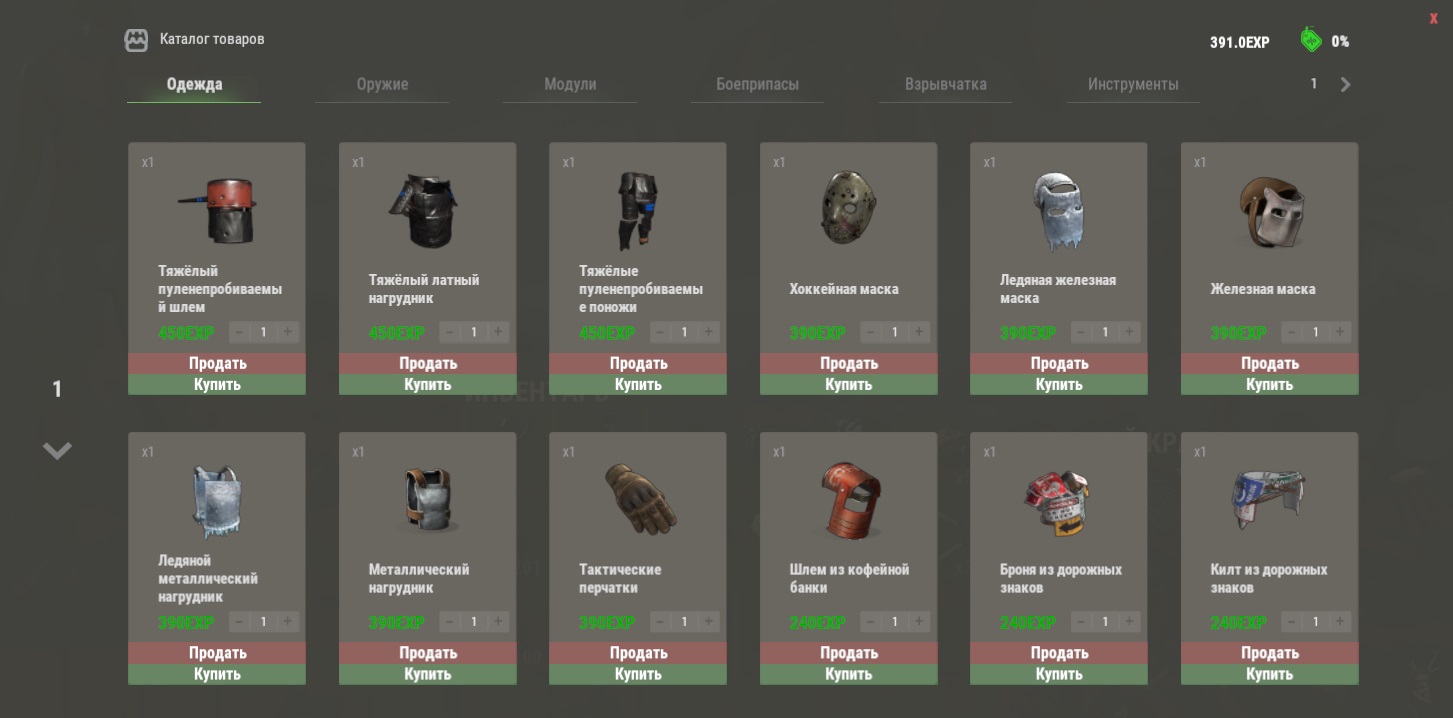Switch to the Инструменты tab
This screenshot has width=1453, height=718.
pyautogui.click(x=1133, y=85)
